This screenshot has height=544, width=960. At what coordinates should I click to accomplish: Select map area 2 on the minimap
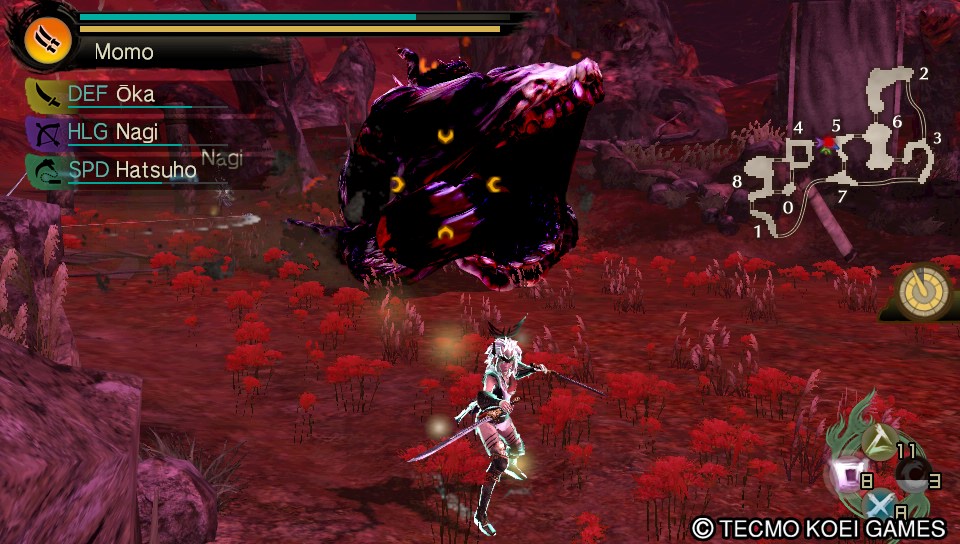(924, 73)
